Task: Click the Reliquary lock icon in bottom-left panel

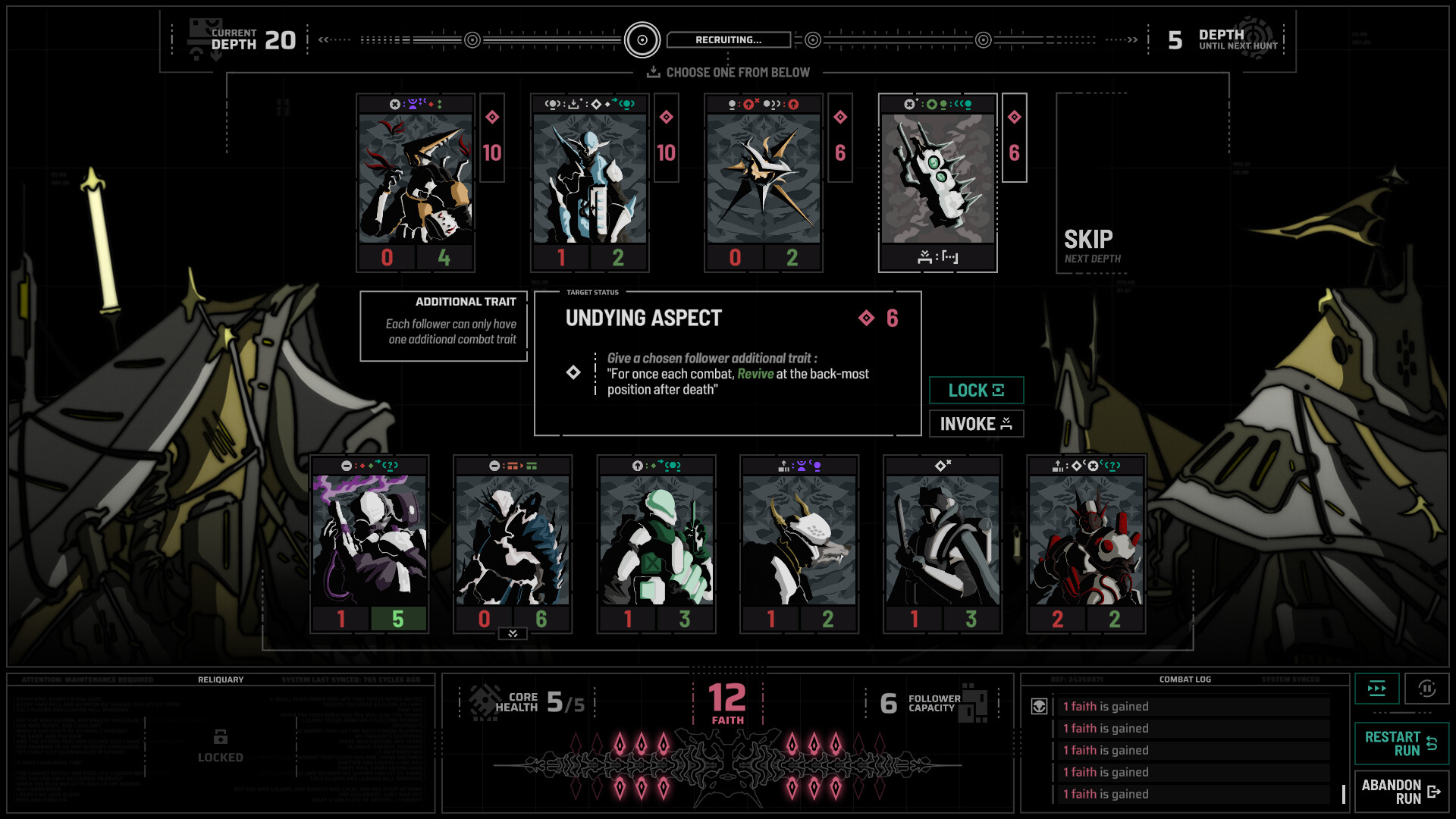Action: 220,736
